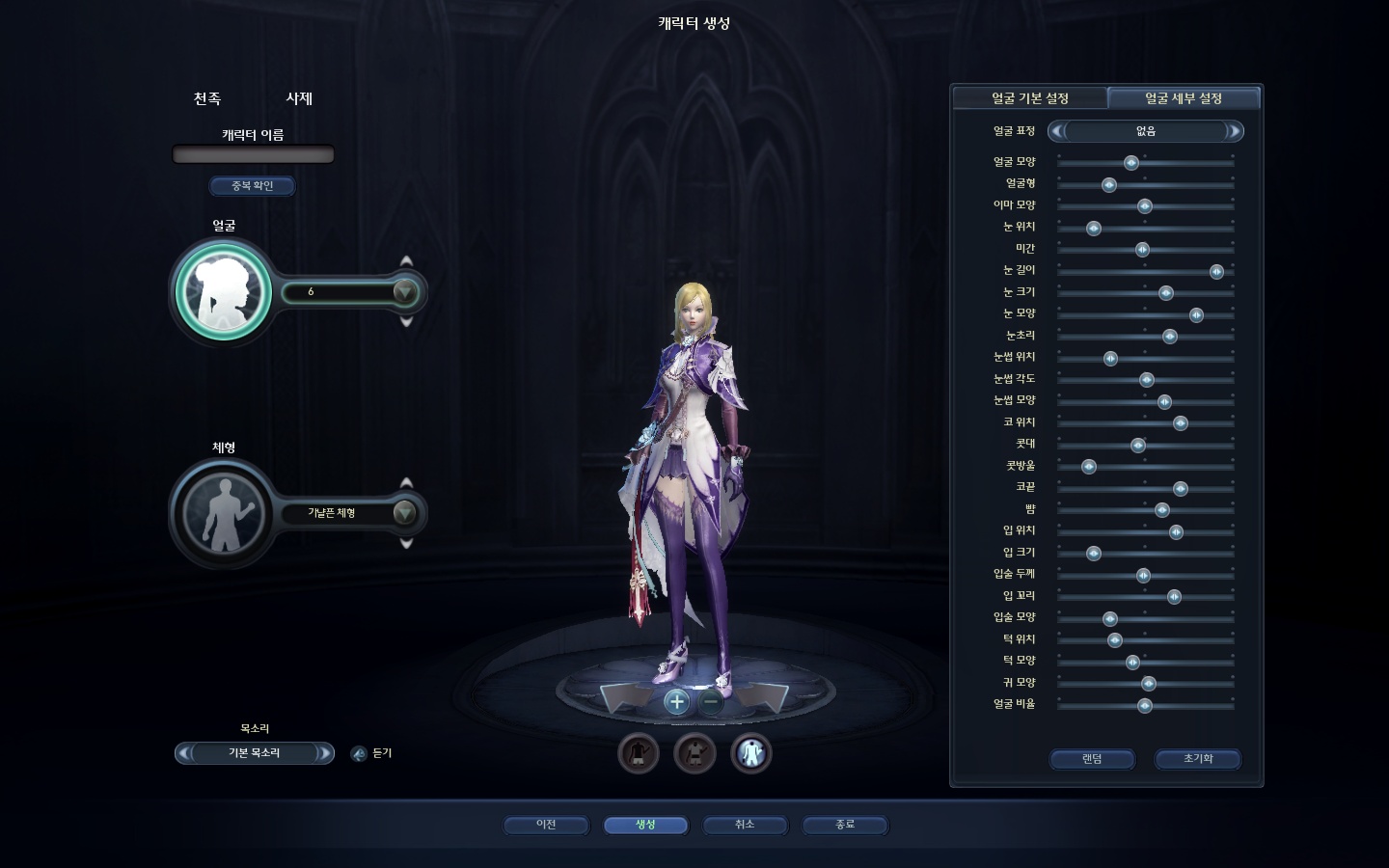Viewport: 1389px width, 868px height.
Task: Create the character with 생성
Action: [x=645, y=825]
